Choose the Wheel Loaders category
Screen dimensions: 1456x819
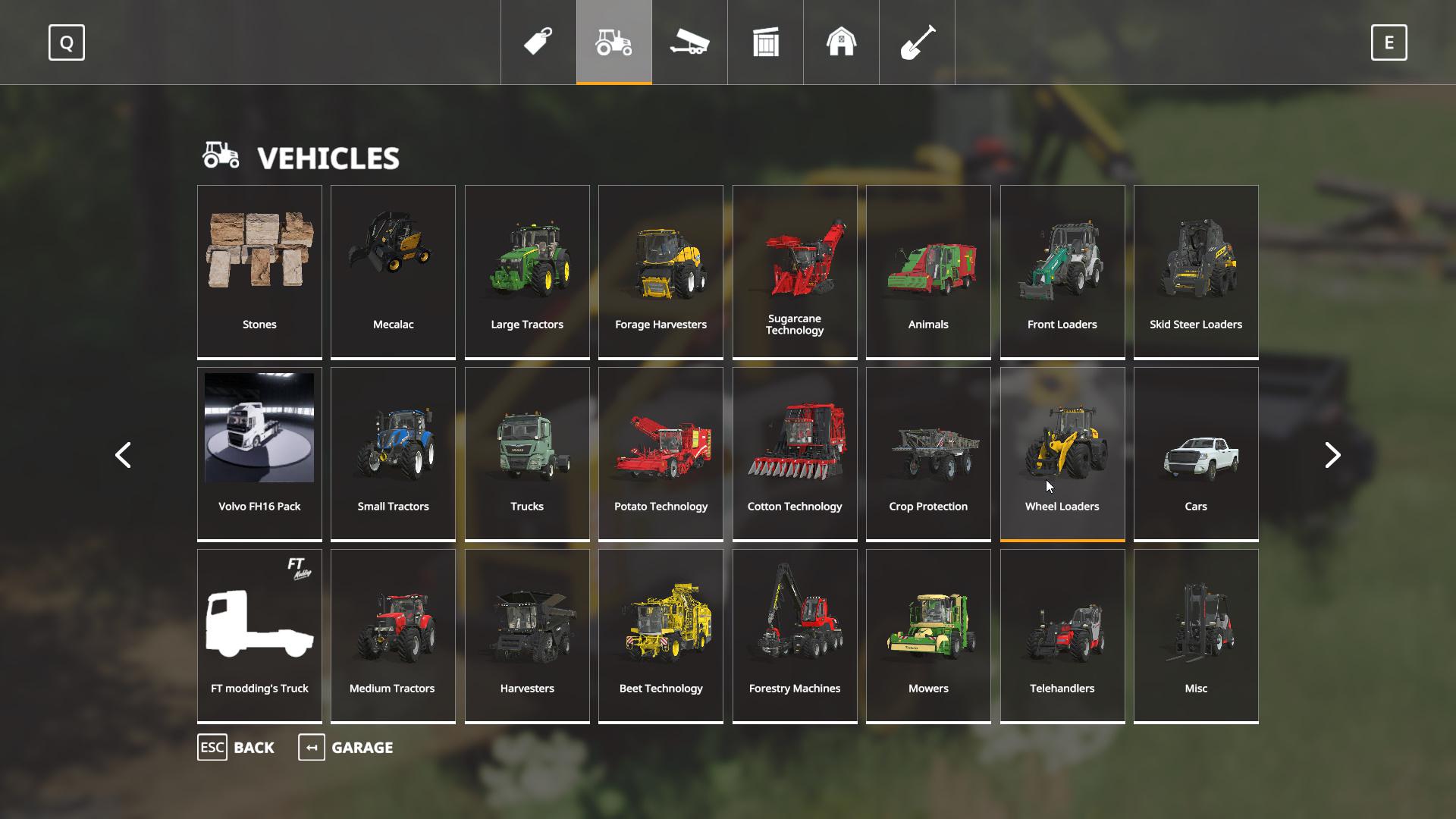(x=1062, y=453)
